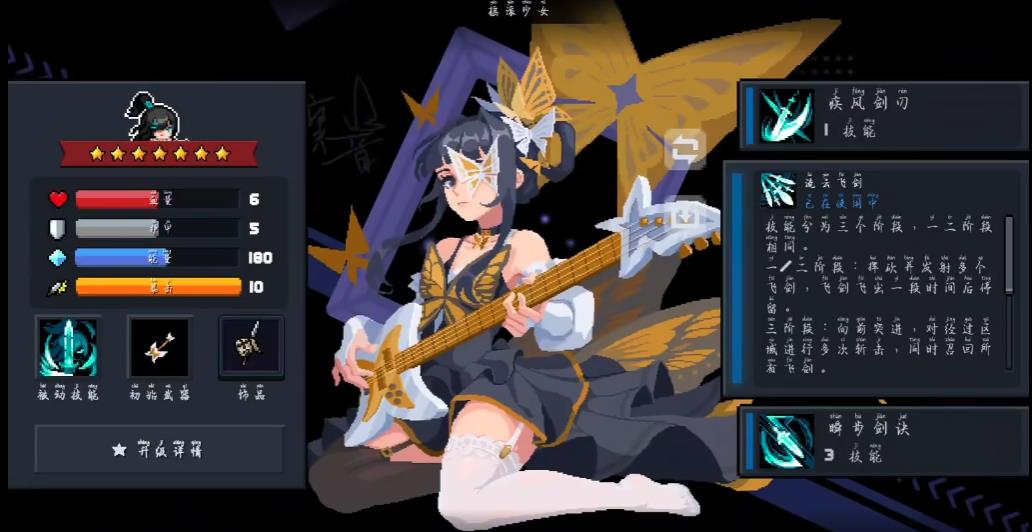Screen dimensions: 1032x532
Task: Choose skill 1 疾风剑刃
Action: pyautogui.click(x=883, y=114)
